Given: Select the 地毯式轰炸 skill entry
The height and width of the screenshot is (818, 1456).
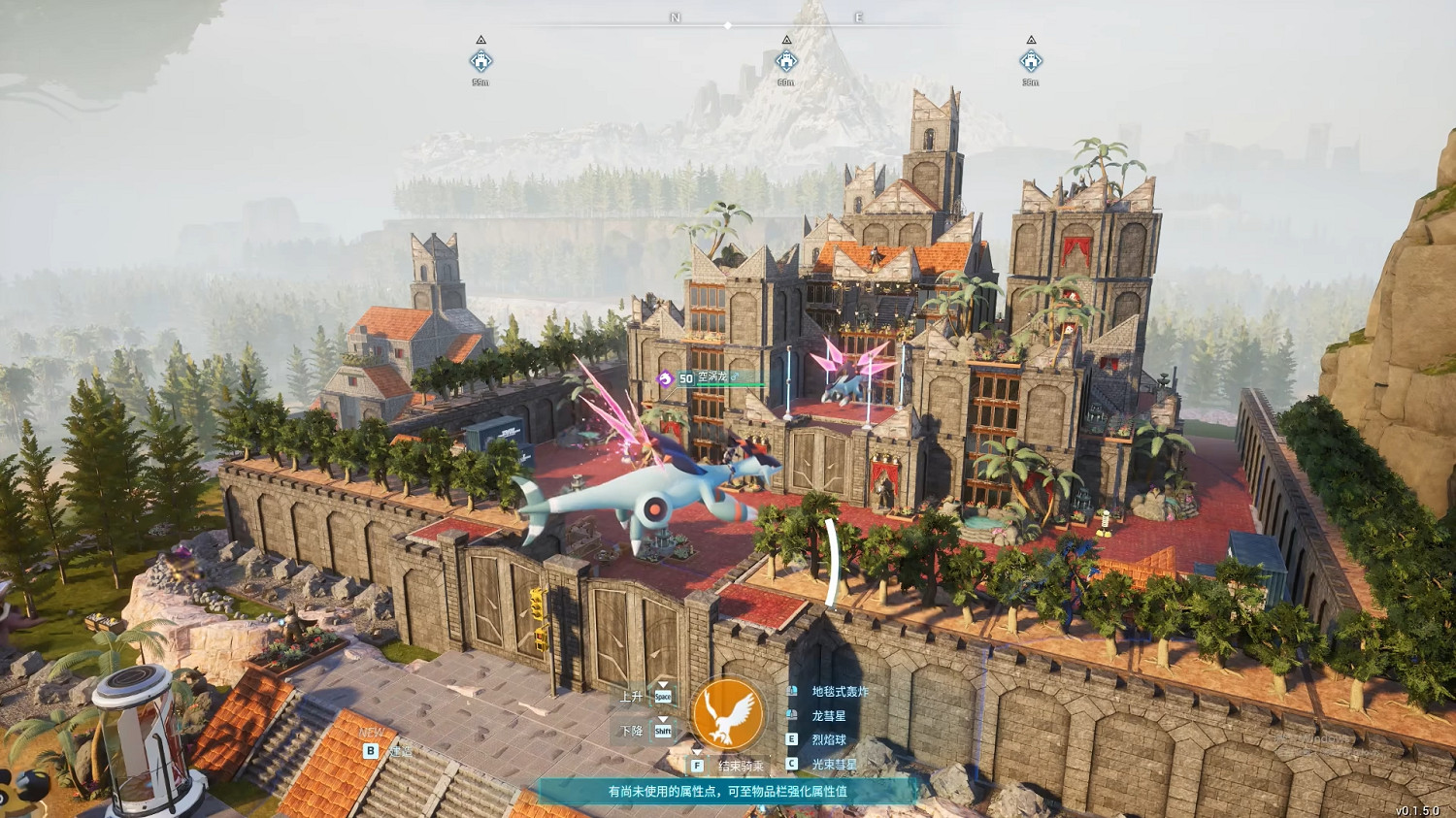Looking at the screenshot, I should pyautogui.click(x=840, y=692).
